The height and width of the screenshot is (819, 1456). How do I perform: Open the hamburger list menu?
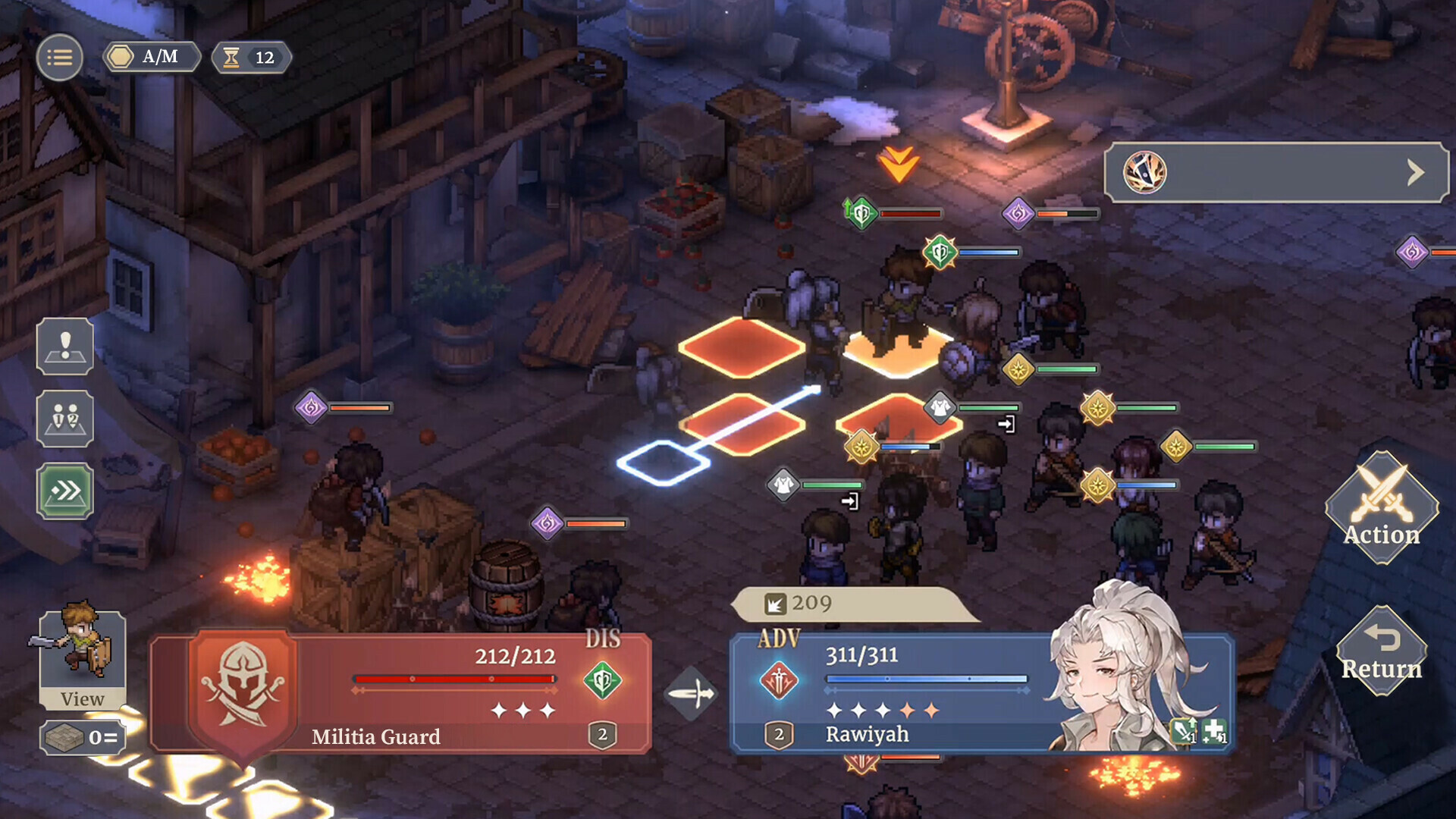click(59, 58)
